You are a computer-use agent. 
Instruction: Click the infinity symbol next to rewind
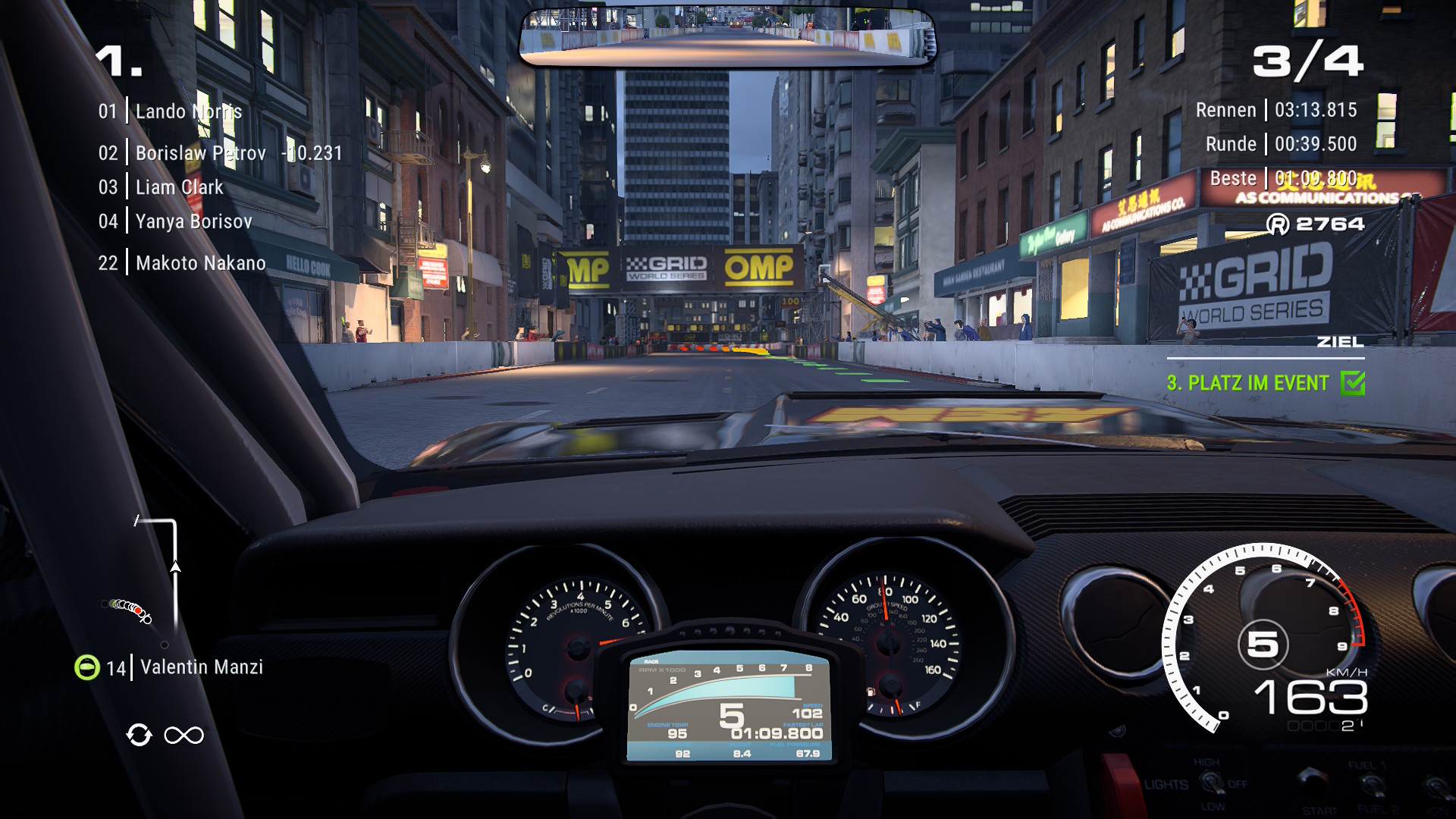pyautogui.click(x=184, y=735)
